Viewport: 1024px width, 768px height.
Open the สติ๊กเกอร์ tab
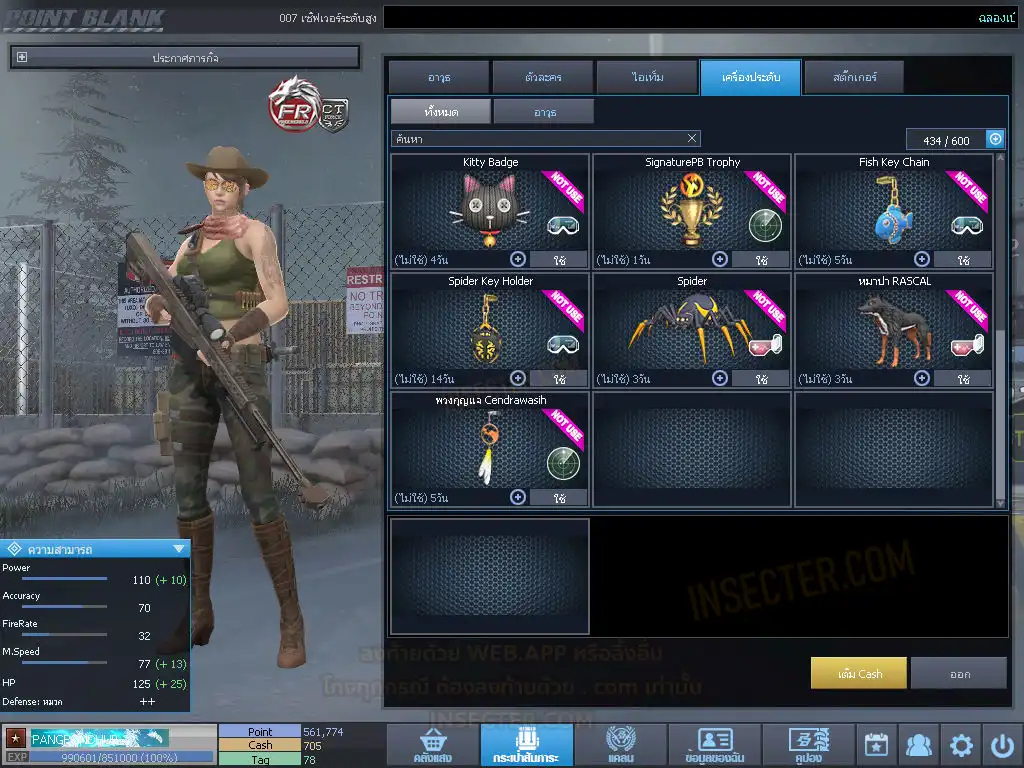853,77
